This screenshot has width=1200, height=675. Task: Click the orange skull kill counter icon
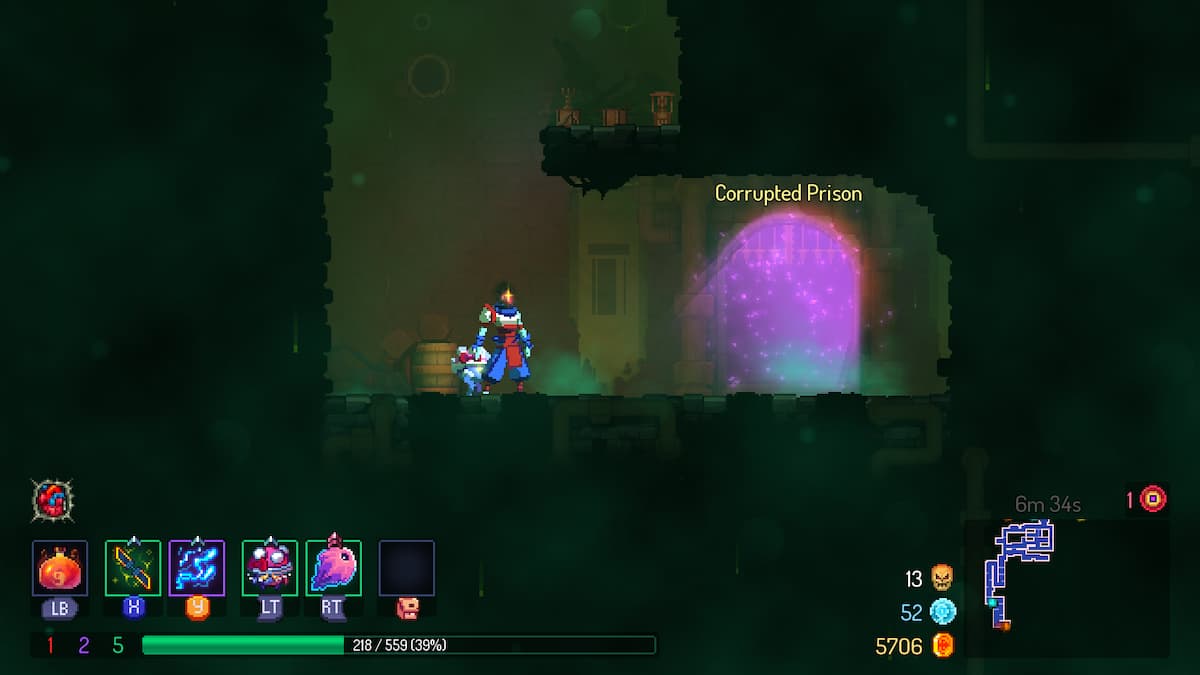[x=941, y=578]
